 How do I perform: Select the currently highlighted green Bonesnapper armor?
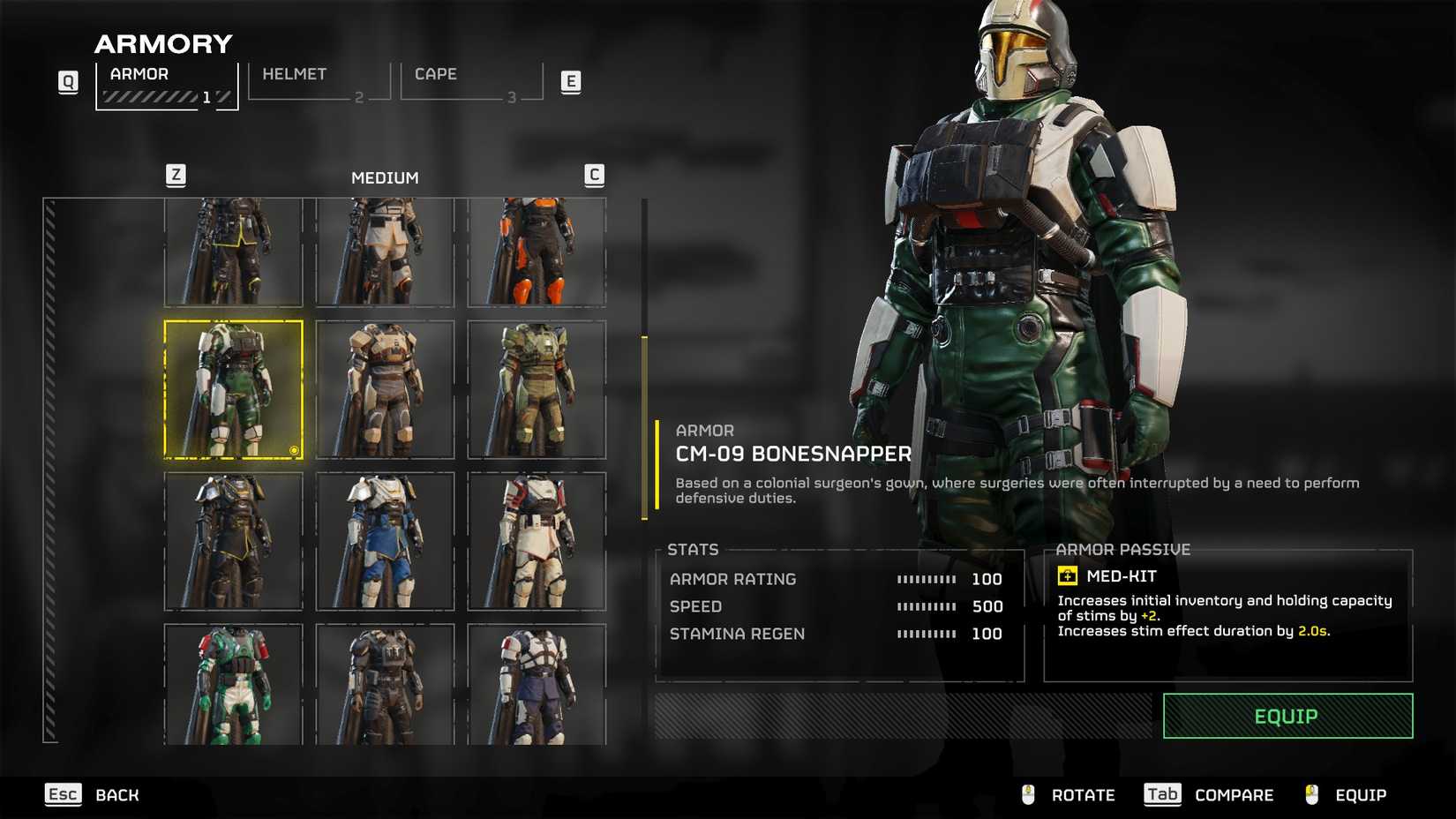pos(234,388)
